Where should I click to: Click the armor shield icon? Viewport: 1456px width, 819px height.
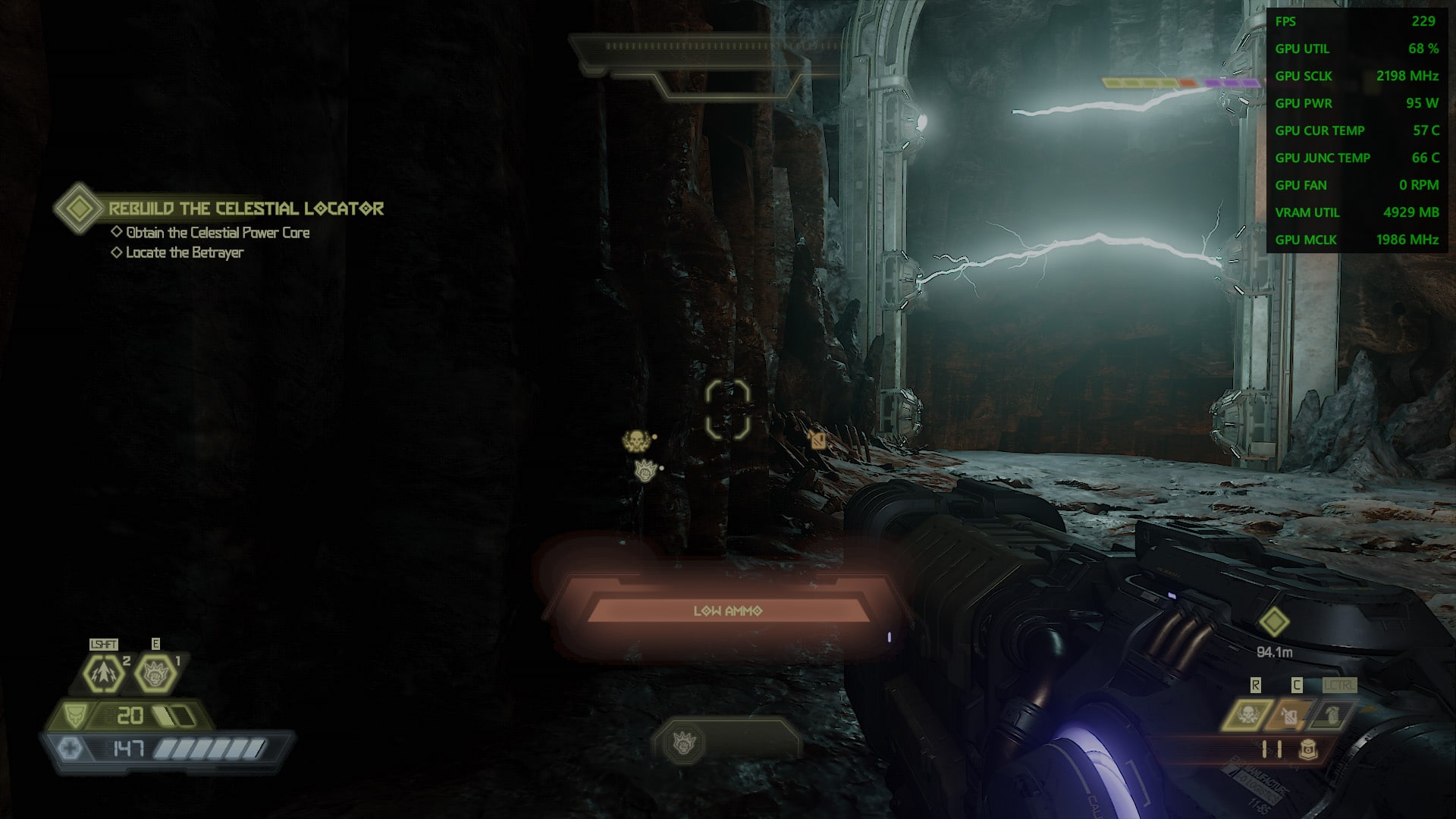[74, 715]
